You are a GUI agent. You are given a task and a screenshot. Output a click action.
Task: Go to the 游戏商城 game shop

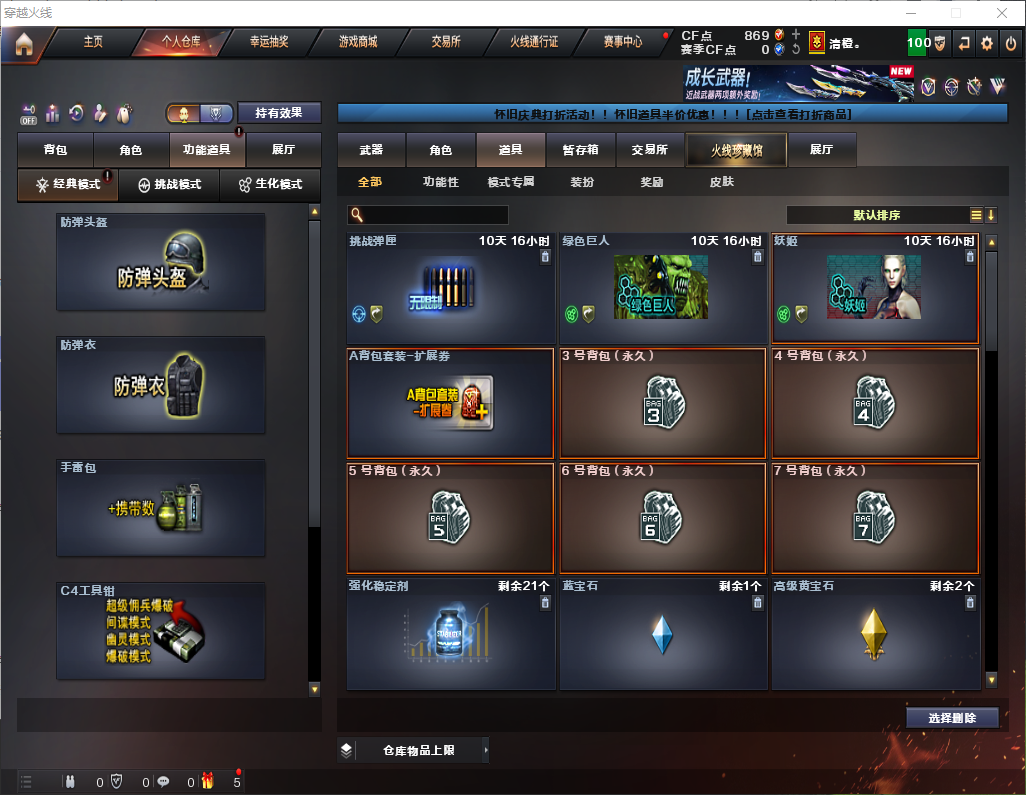(358, 42)
